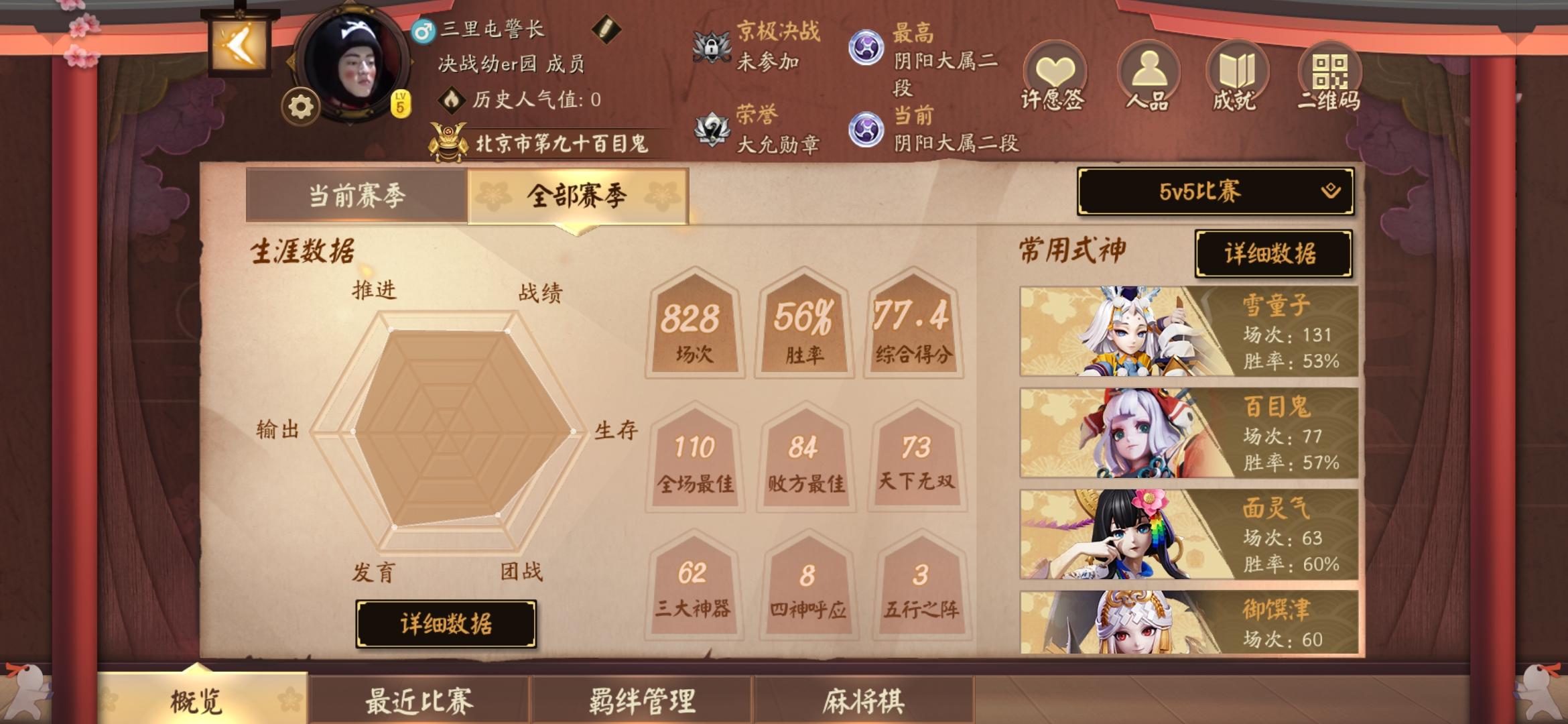Viewport: 1568px width, 724px height.
Task: Click 详细数据 under career stats
Action: (447, 622)
